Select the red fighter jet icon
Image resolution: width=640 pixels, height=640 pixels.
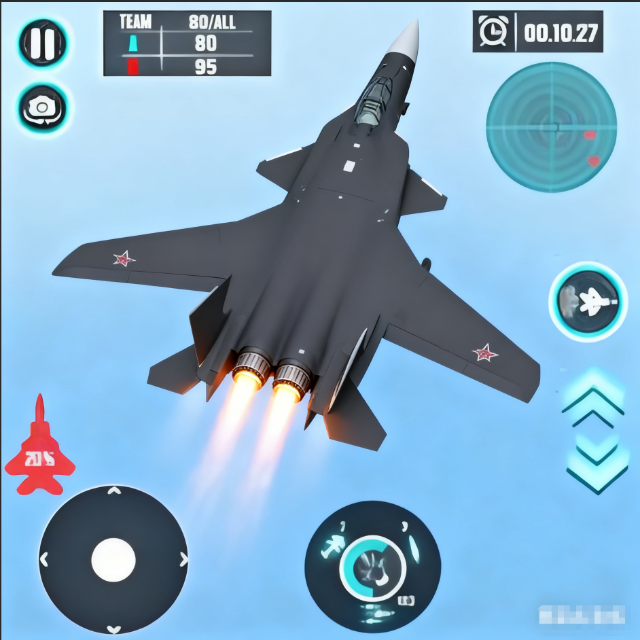39,448
